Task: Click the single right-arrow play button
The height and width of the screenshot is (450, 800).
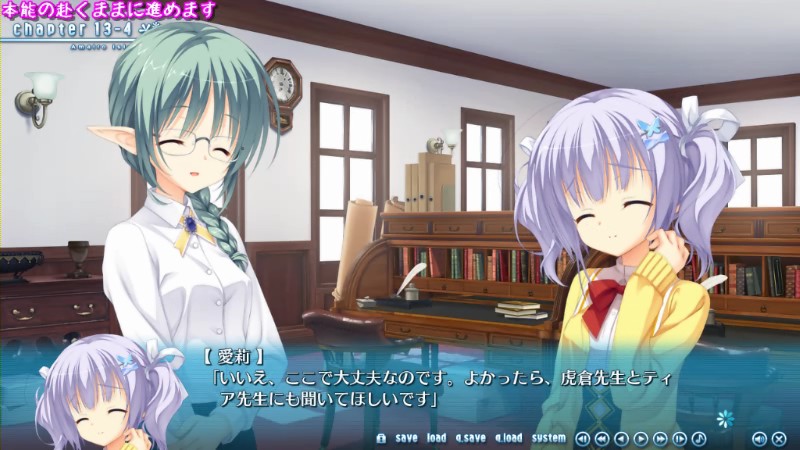Action: coord(641,438)
